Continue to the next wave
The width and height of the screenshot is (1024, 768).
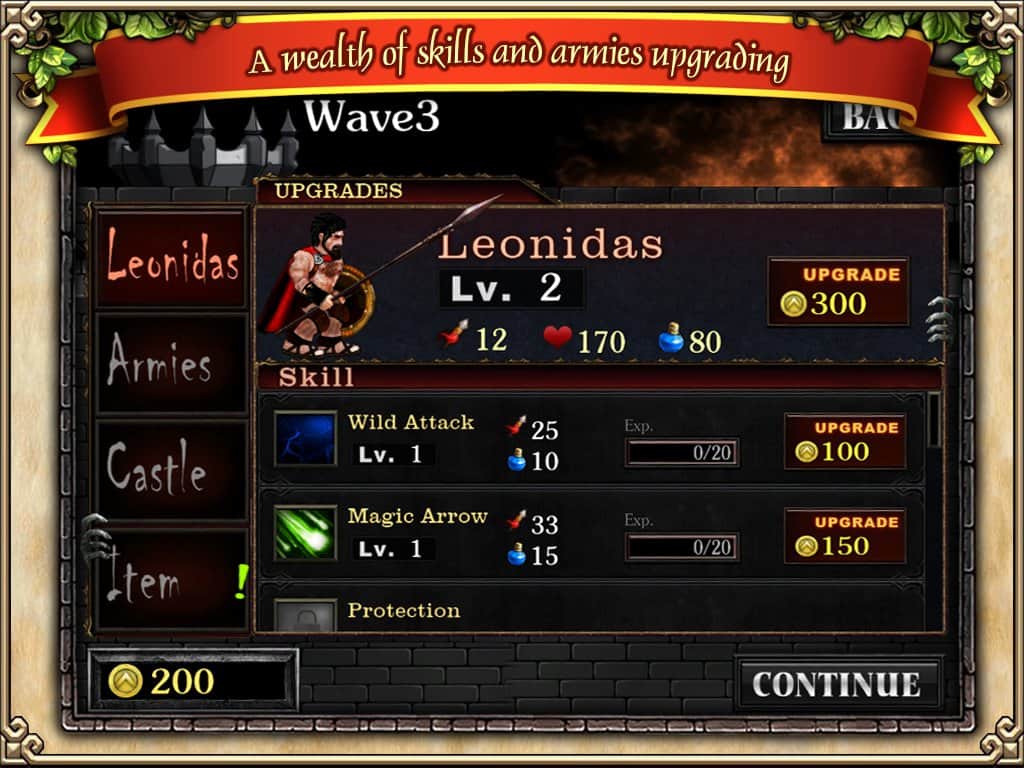[x=838, y=684]
